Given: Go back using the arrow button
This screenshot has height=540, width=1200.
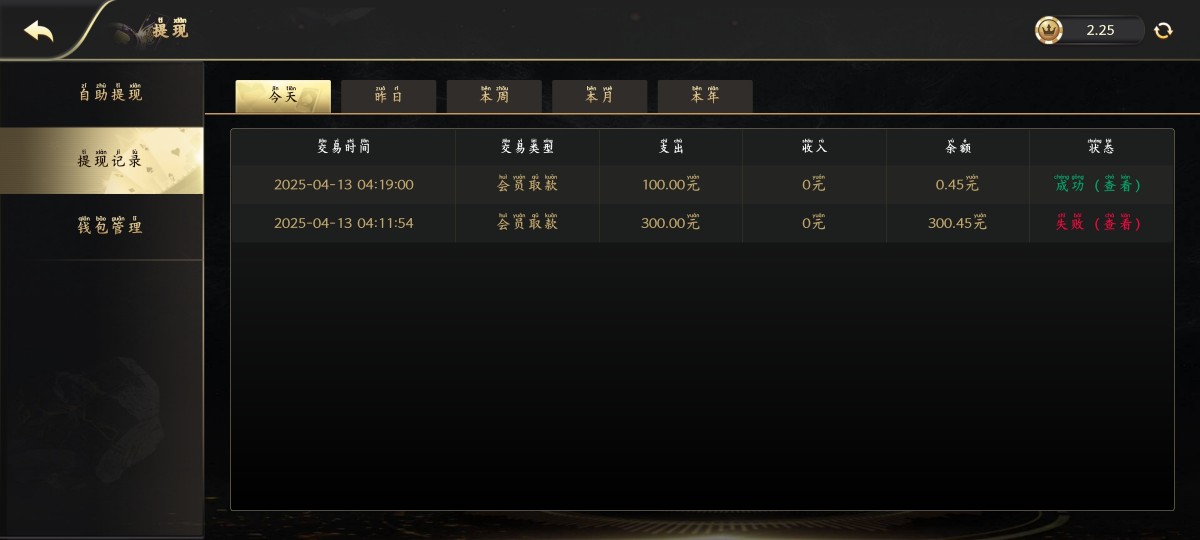Looking at the screenshot, I should coord(39,31).
